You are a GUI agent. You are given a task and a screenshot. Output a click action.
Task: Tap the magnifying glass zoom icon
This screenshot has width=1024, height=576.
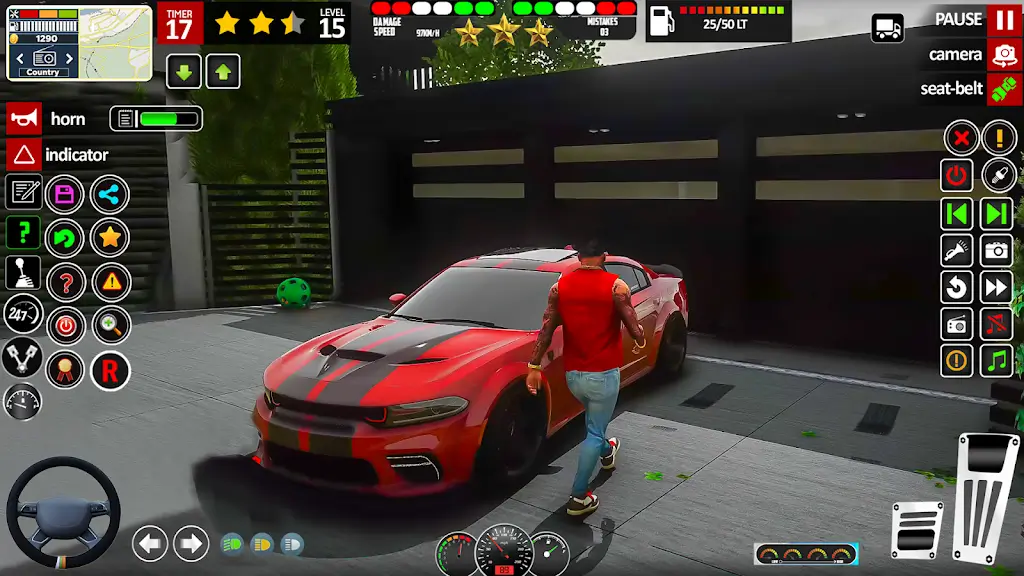[110, 326]
